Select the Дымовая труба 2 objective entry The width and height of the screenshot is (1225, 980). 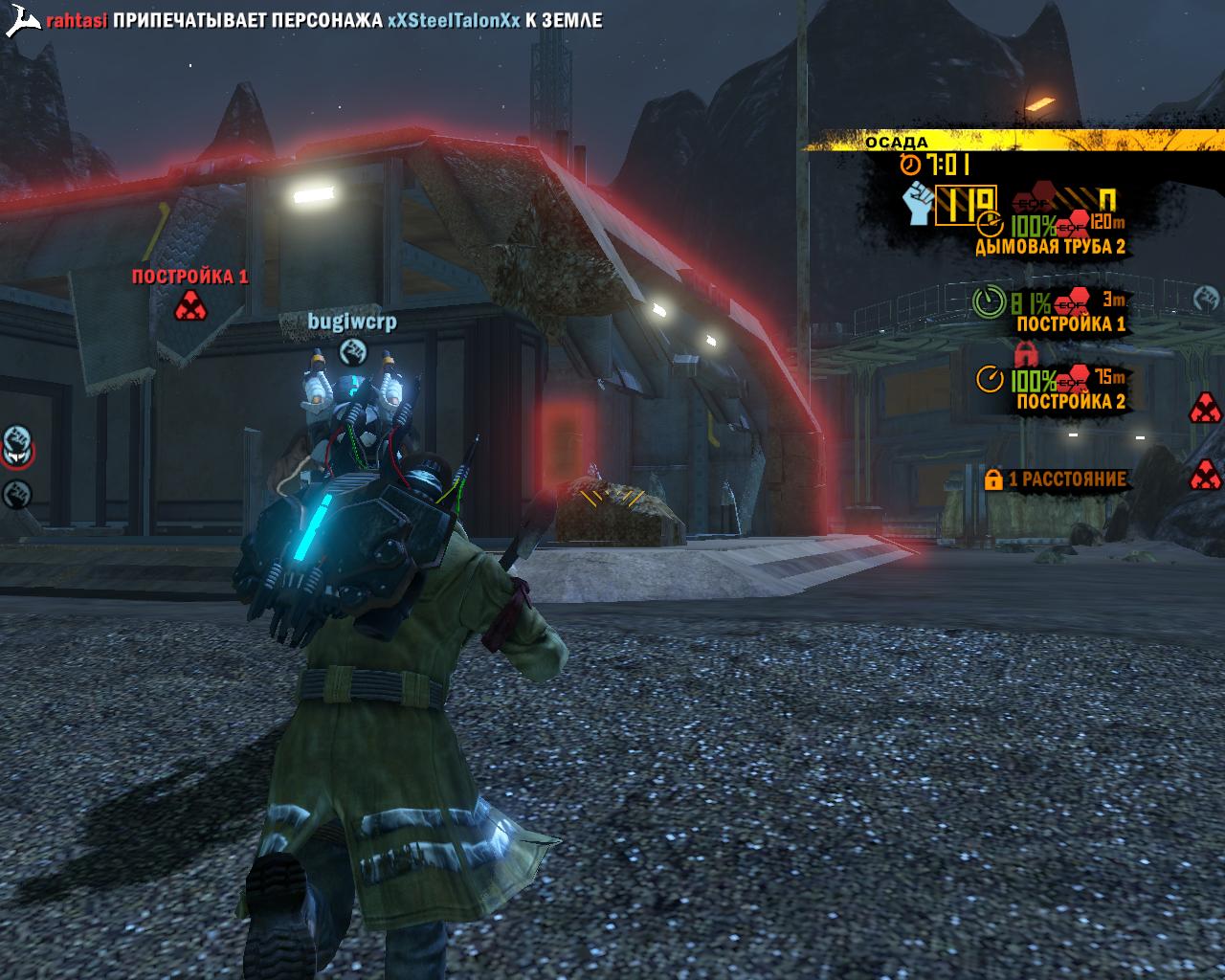click(x=1049, y=246)
